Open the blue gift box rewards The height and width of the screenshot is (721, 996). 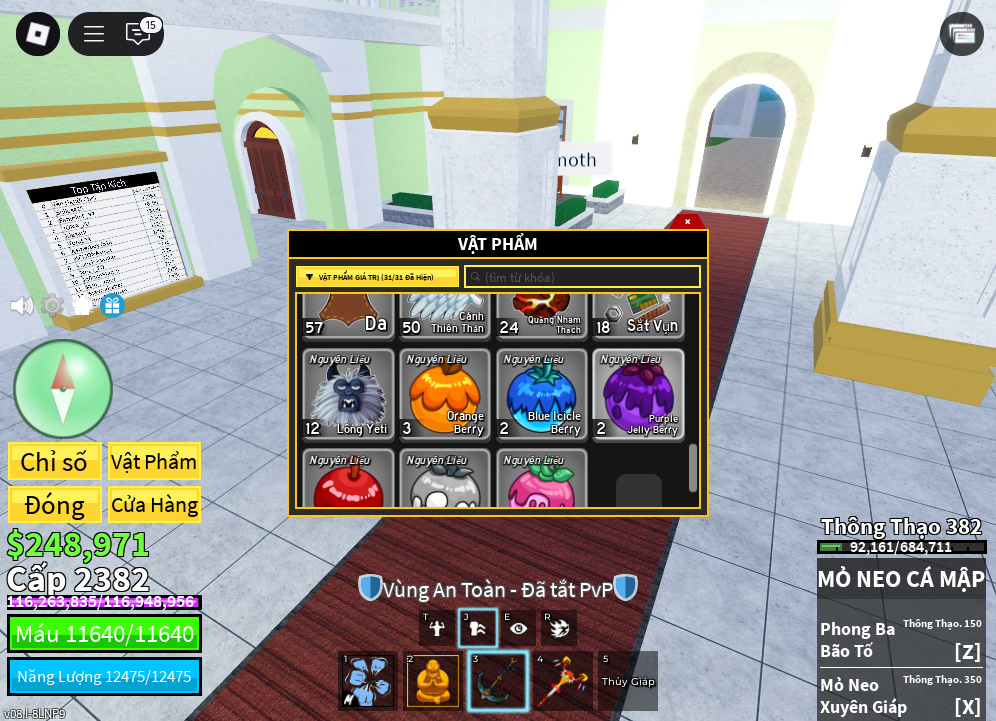click(x=112, y=306)
